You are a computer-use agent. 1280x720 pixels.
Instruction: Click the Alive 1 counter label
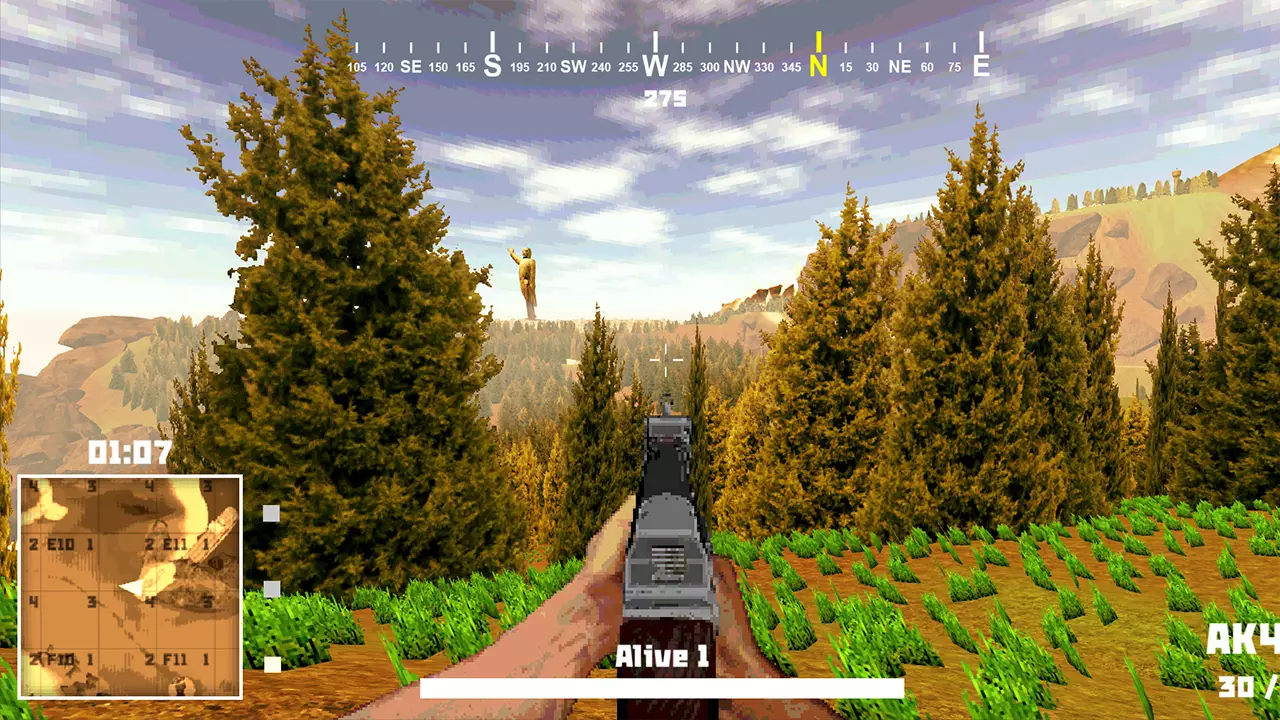pos(663,656)
